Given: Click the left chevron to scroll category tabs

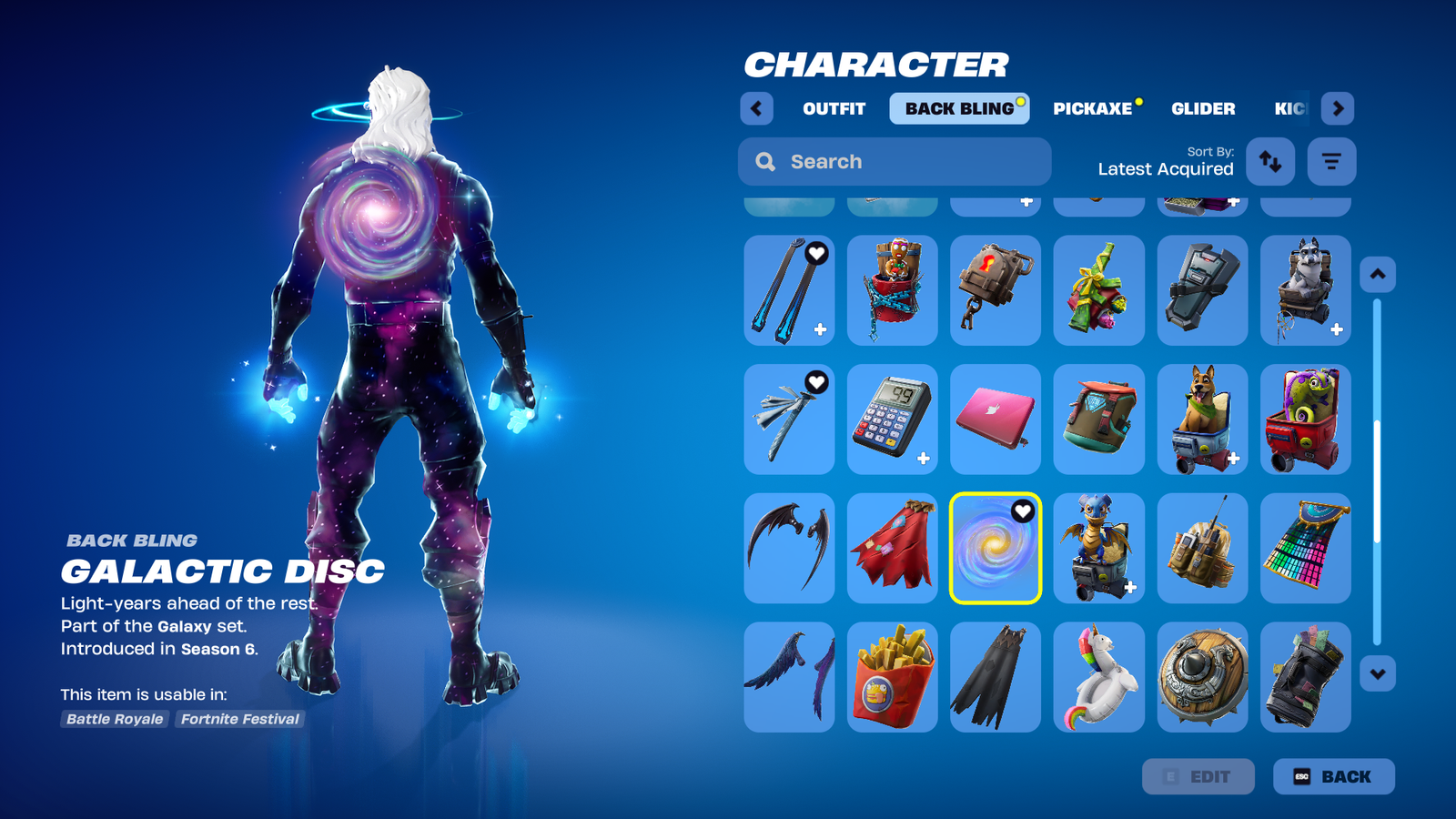Looking at the screenshot, I should (x=757, y=108).
